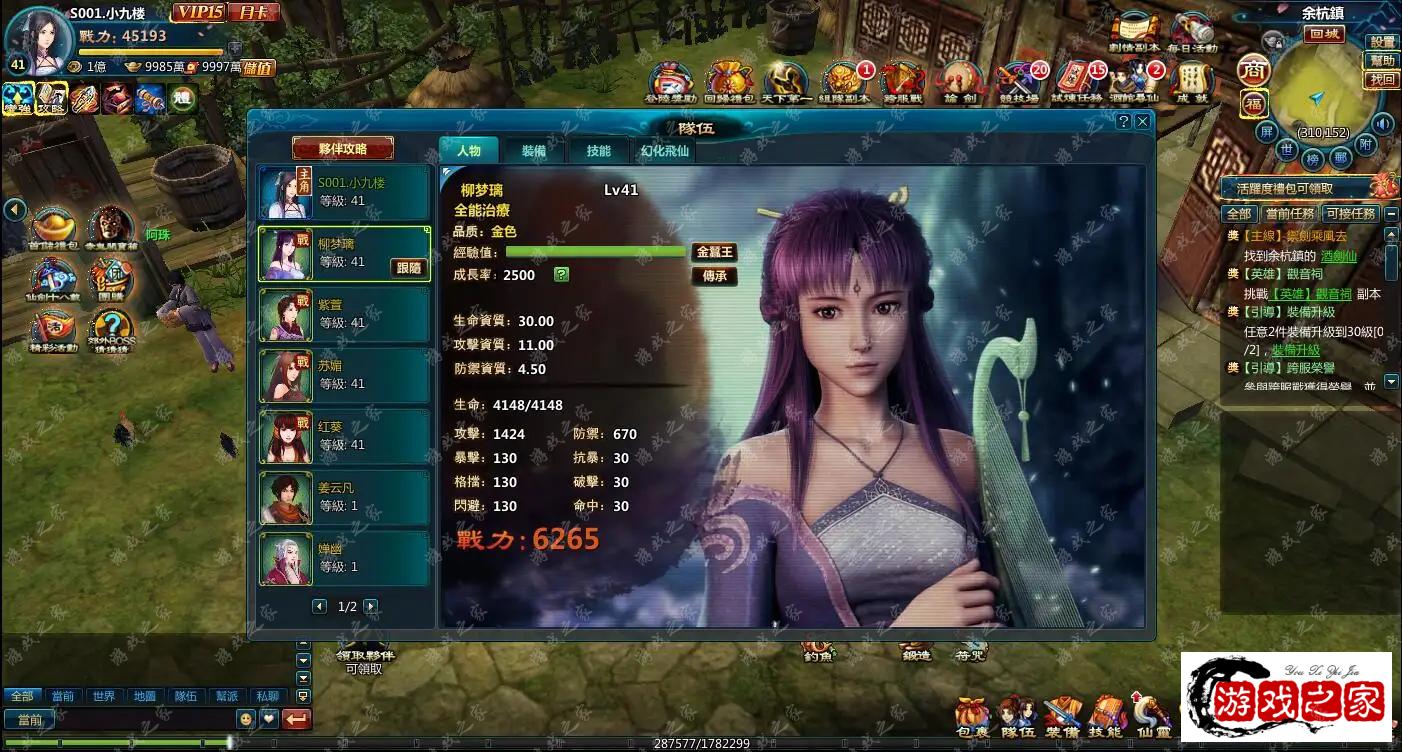
Task: Close the 隊伍 team window
Action: [1142, 121]
